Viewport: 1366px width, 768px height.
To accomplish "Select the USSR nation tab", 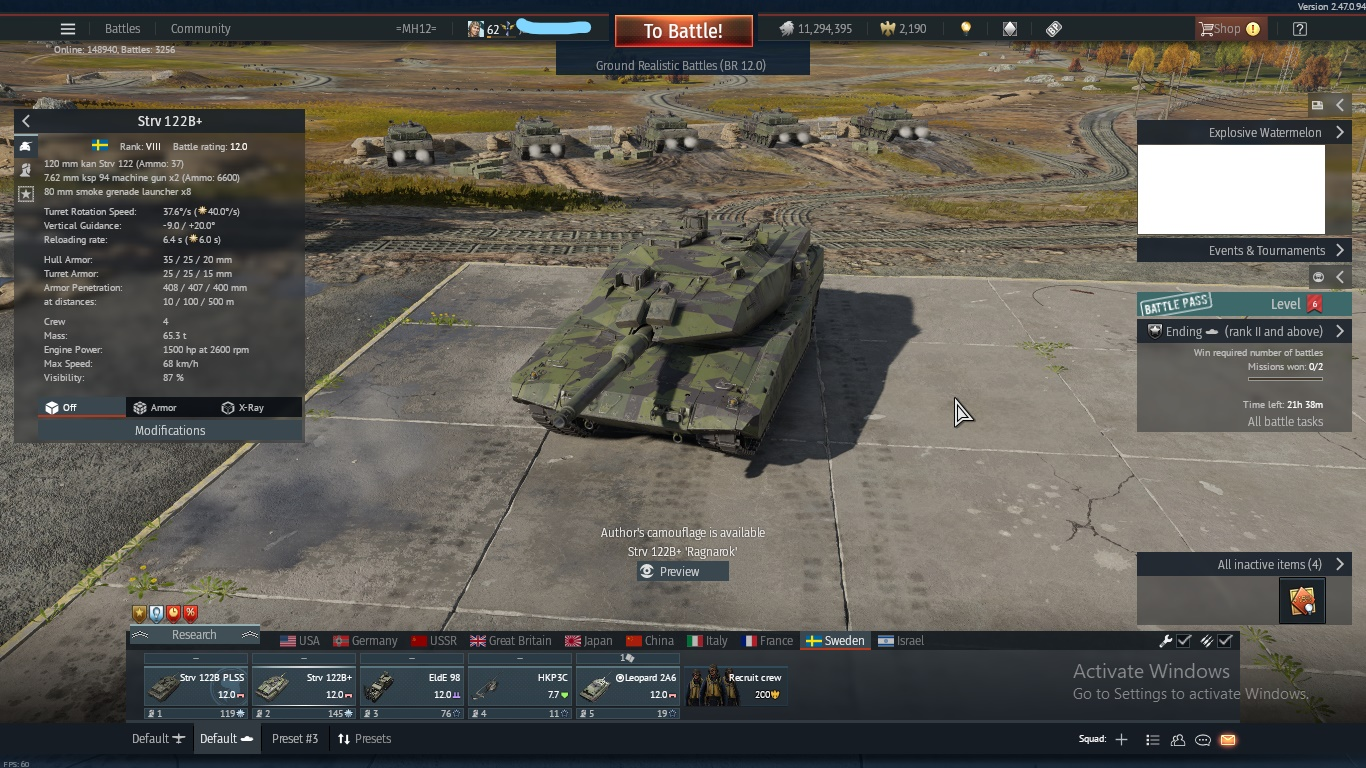I will 434,641.
